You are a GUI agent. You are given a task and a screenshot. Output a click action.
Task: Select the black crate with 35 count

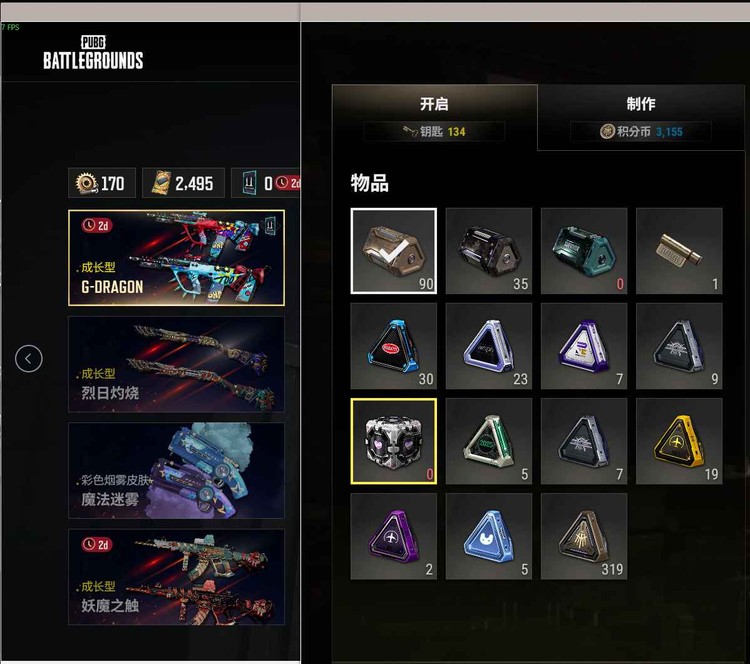click(489, 251)
